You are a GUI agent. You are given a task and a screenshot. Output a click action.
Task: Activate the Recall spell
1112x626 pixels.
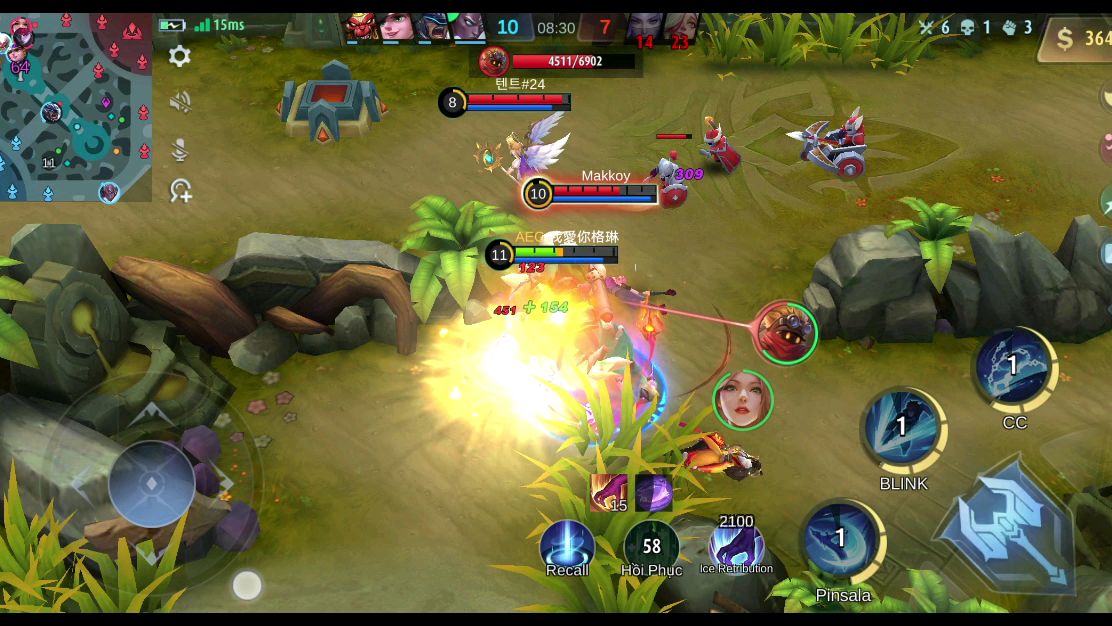(567, 547)
